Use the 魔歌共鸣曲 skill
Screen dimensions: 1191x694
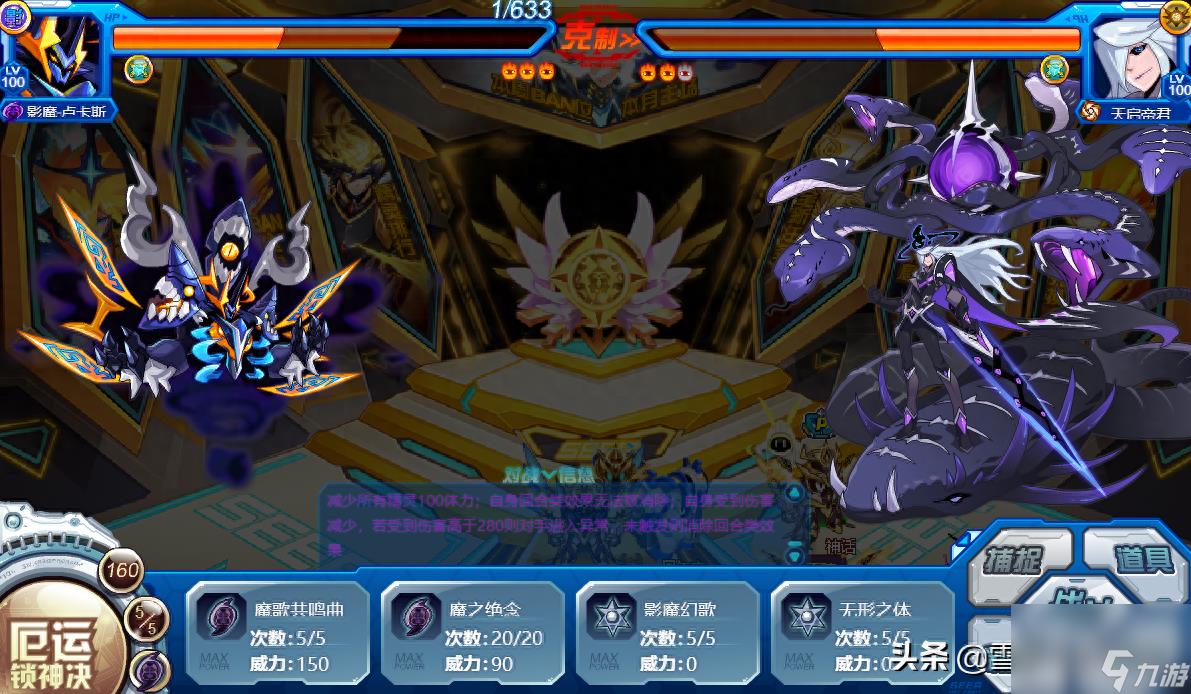coord(277,632)
